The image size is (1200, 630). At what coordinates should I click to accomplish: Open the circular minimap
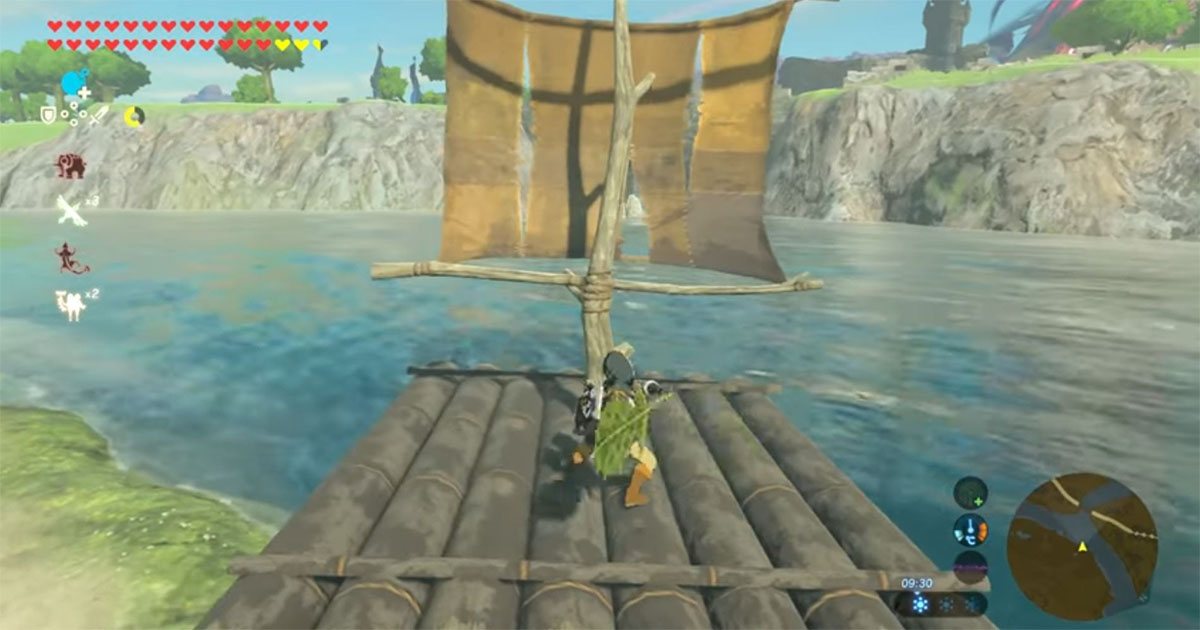click(1082, 546)
